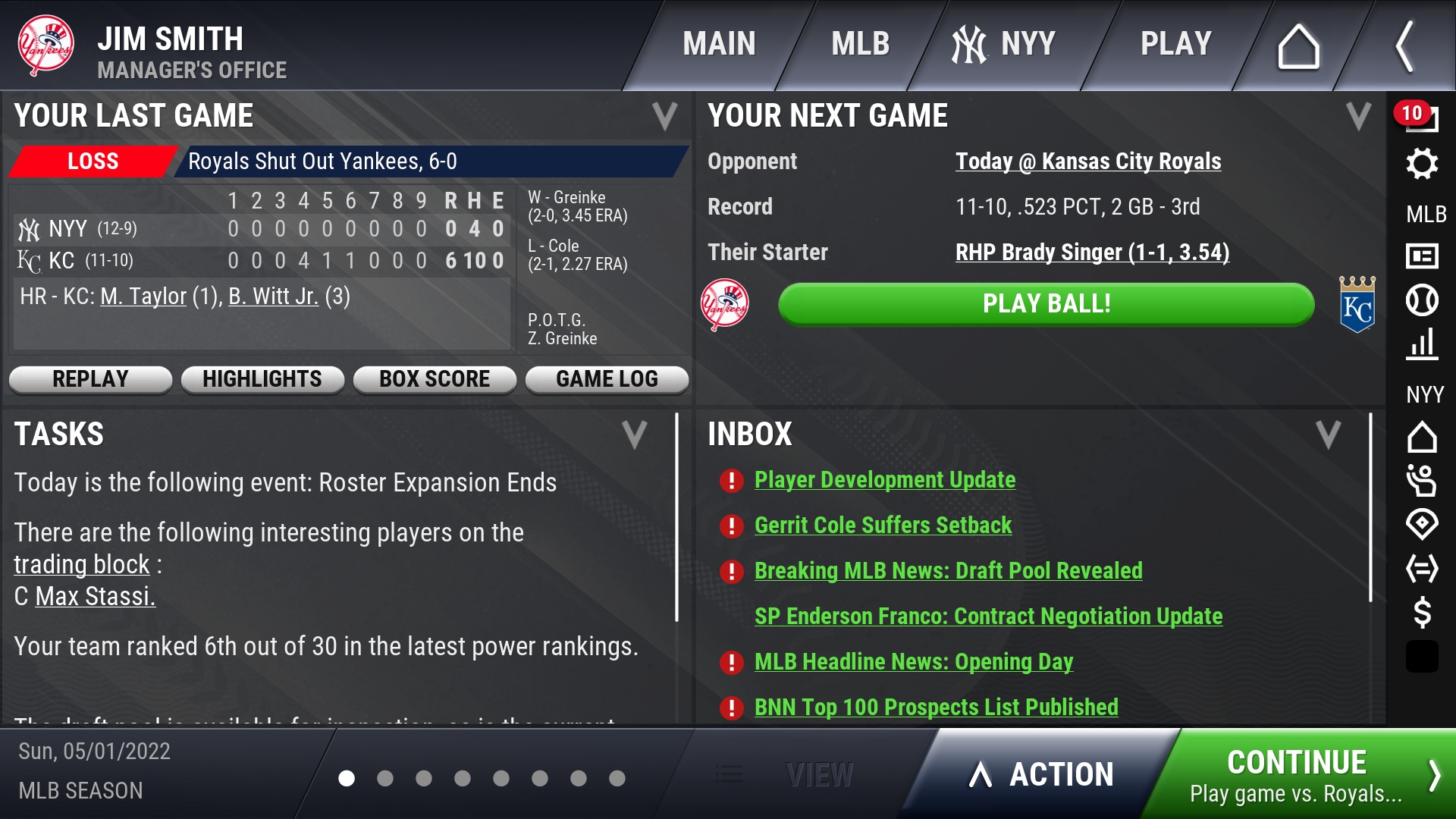
Task: Open the MLB tab
Action: coord(860,44)
